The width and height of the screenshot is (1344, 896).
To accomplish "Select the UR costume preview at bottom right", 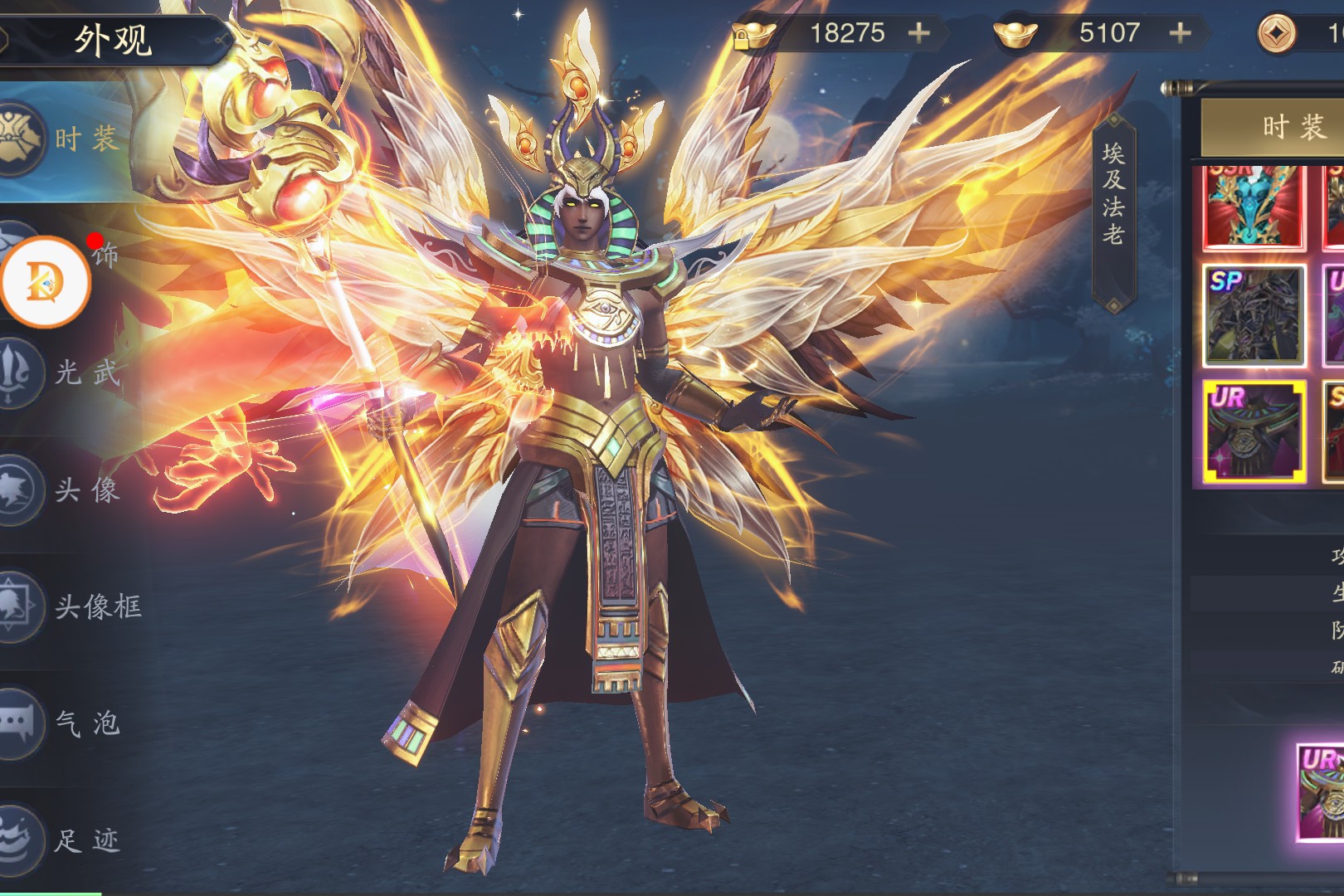I will tap(1322, 792).
